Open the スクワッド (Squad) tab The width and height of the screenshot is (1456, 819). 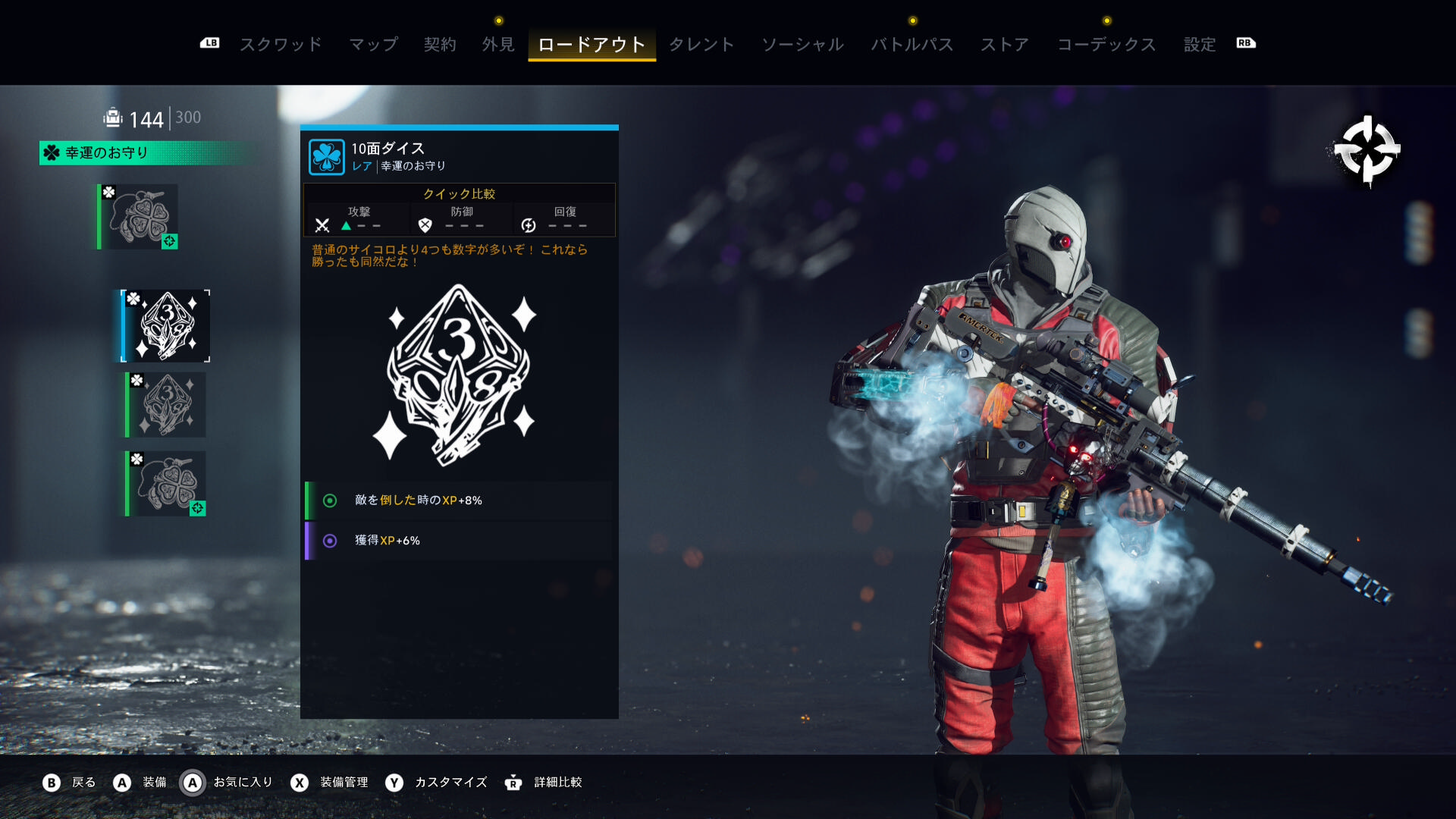tap(281, 45)
